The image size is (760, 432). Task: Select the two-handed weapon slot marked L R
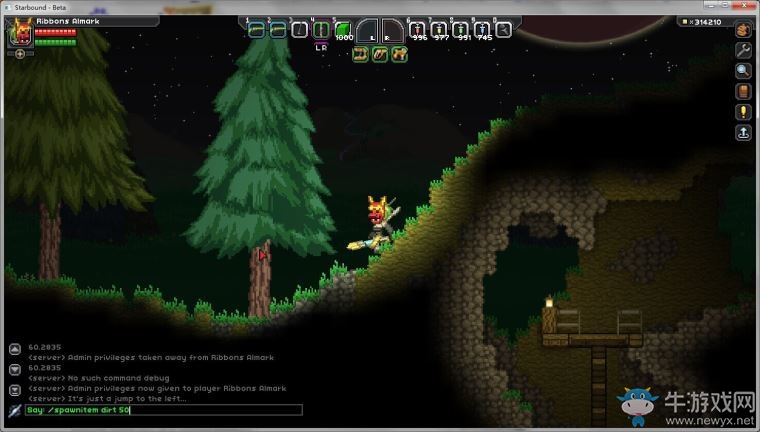pyautogui.click(x=321, y=30)
